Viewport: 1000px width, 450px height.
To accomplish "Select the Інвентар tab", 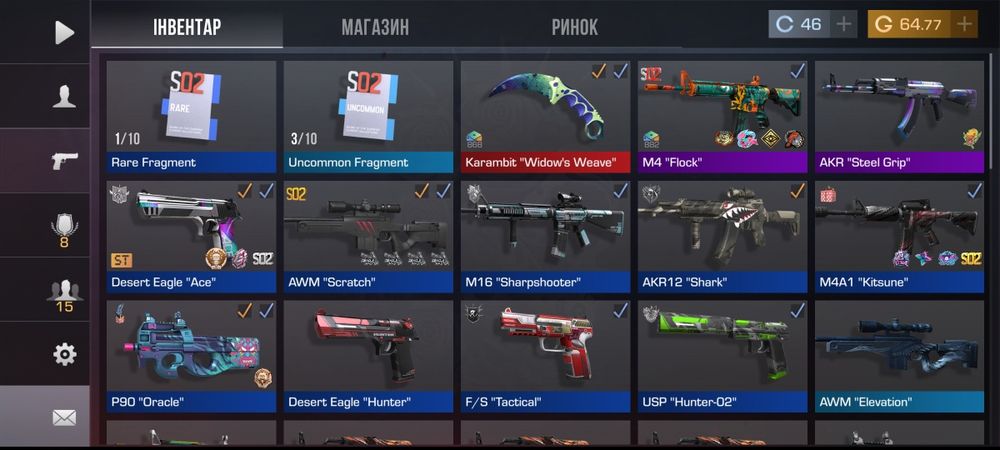I will coord(186,27).
